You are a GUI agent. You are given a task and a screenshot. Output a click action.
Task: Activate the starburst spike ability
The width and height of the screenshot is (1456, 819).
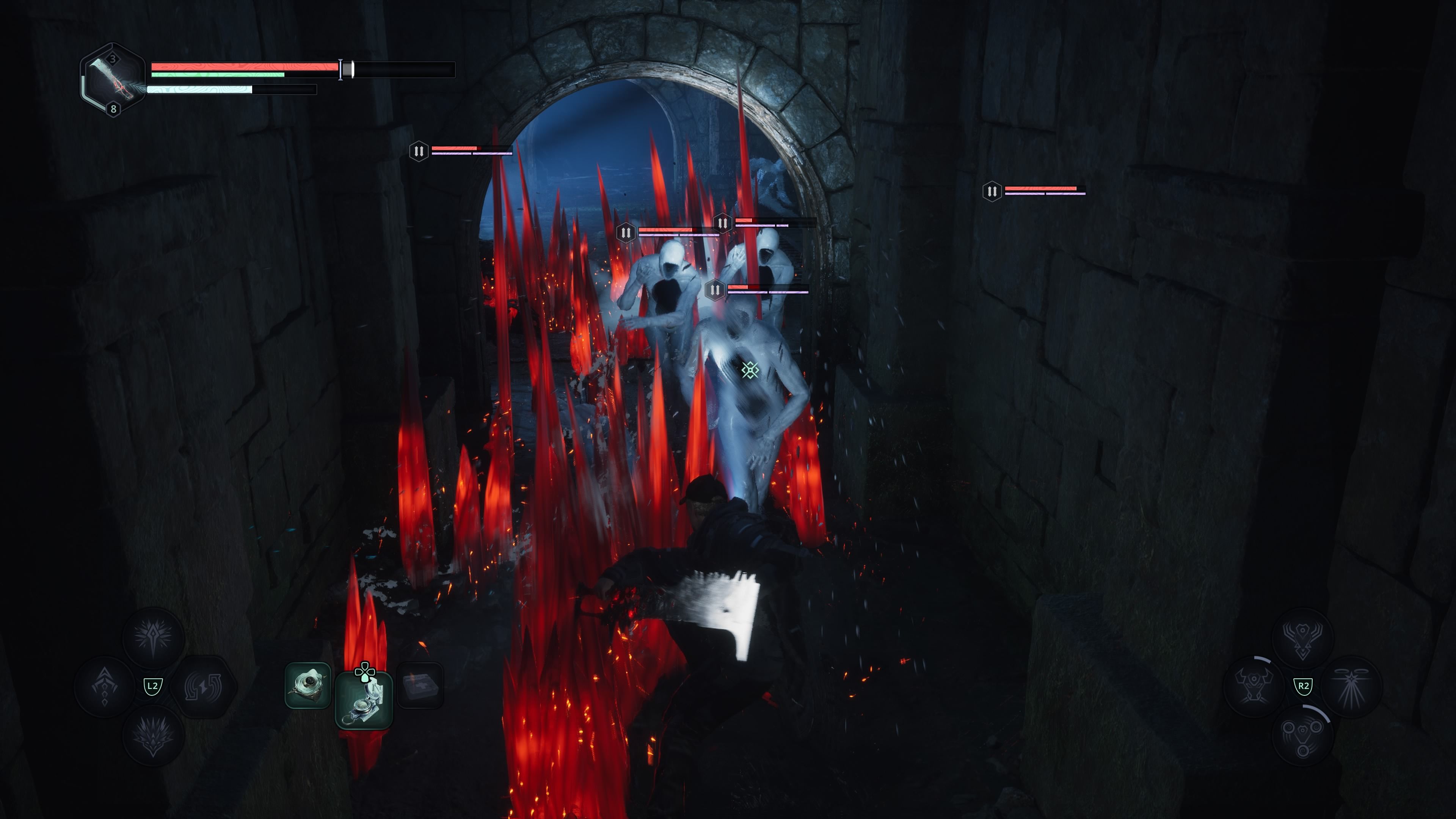point(153,637)
